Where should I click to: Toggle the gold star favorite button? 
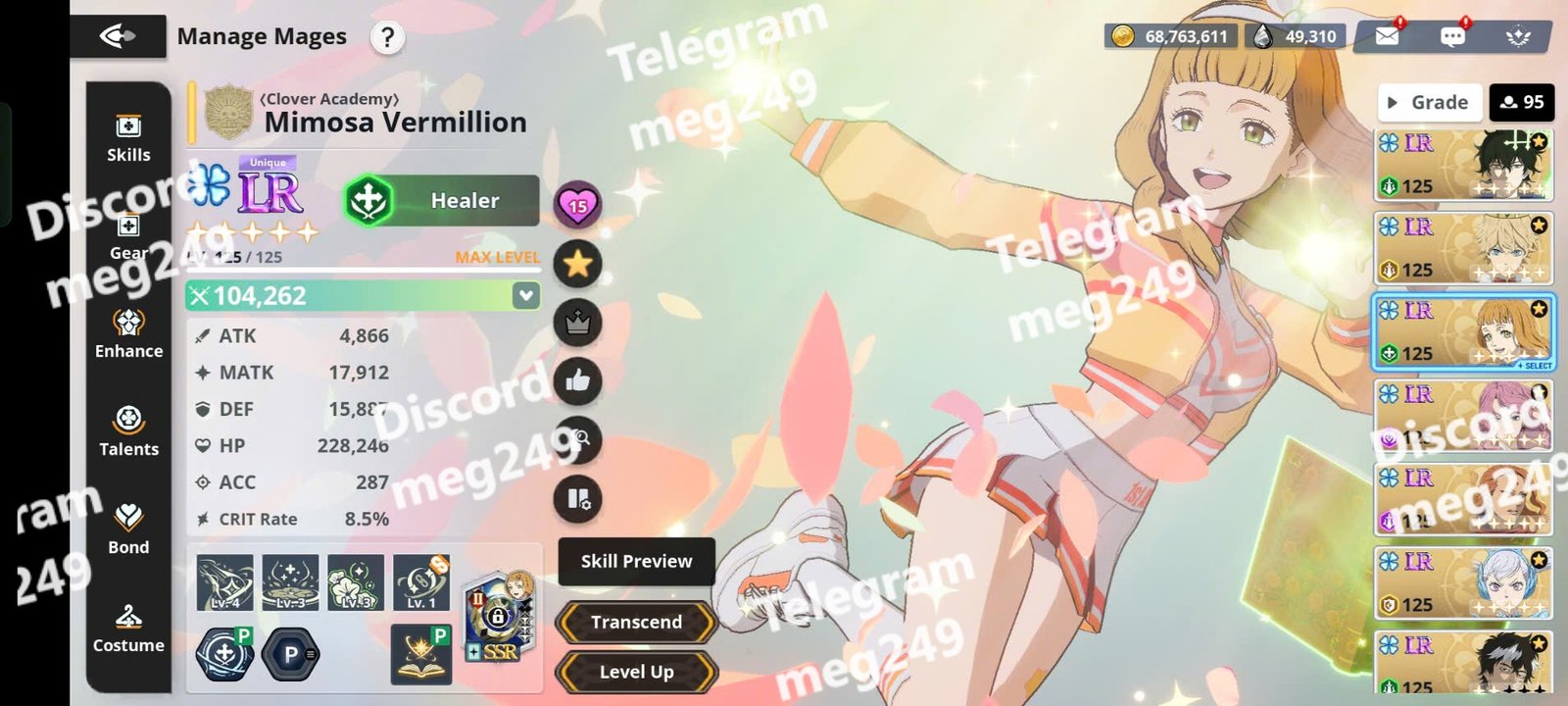(x=577, y=263)
